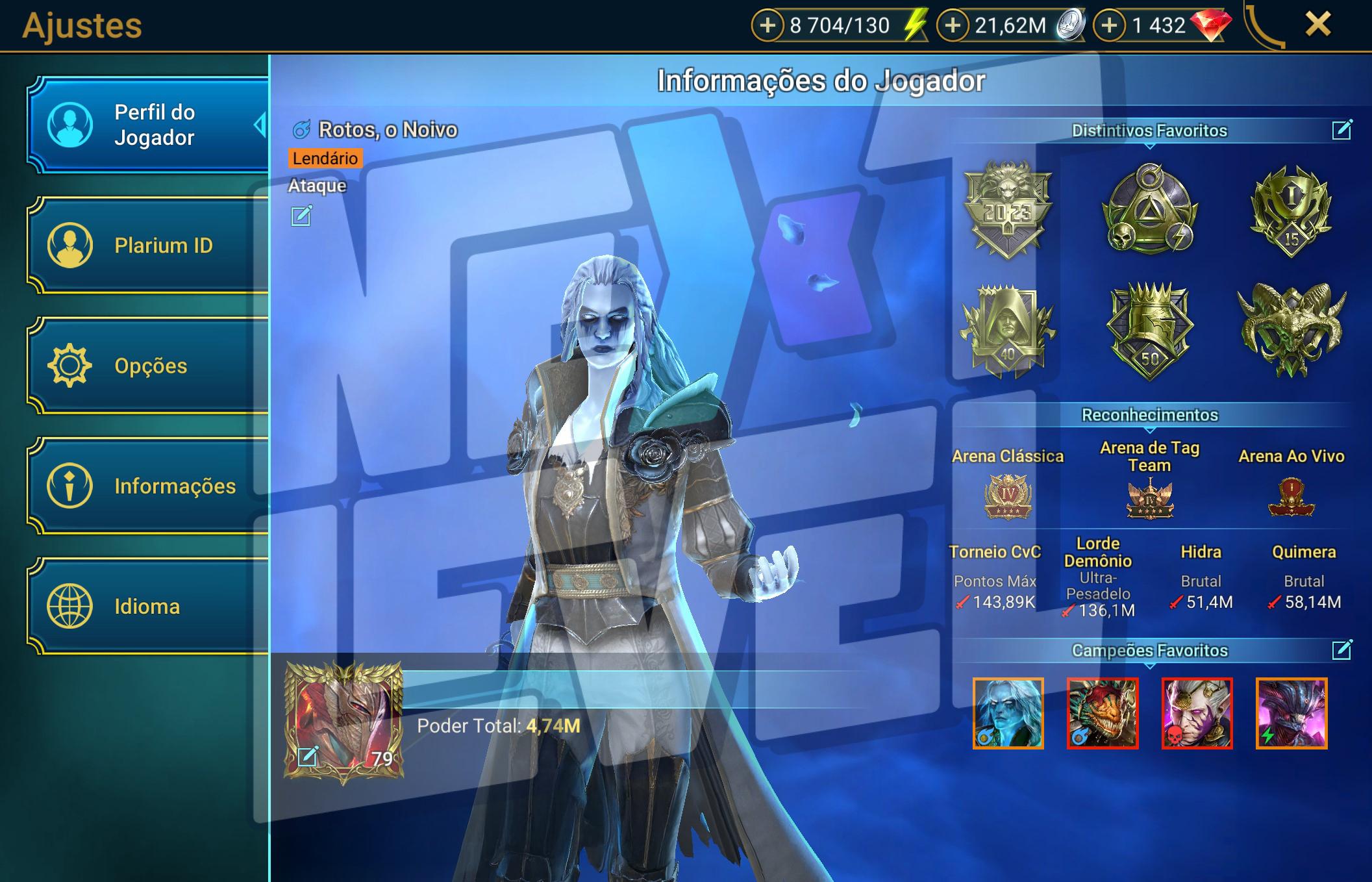The height and width of the screenshot is (882, 1372).
Task: Edit the showcased champion under Ataque
Action: click(x=301, y=216)
